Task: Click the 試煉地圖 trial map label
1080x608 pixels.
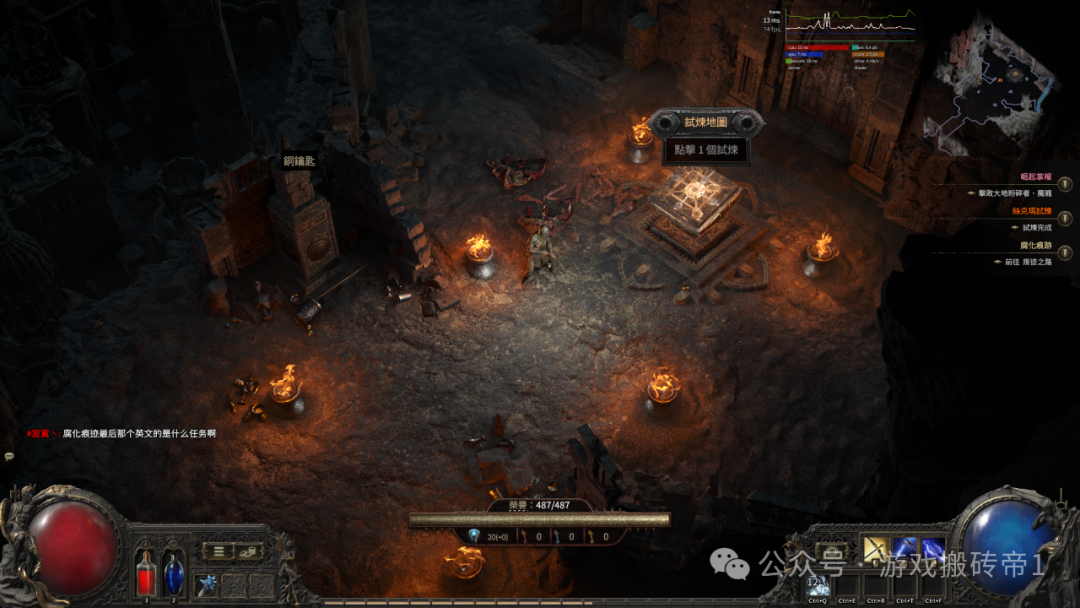Action: tap(706, 122)
